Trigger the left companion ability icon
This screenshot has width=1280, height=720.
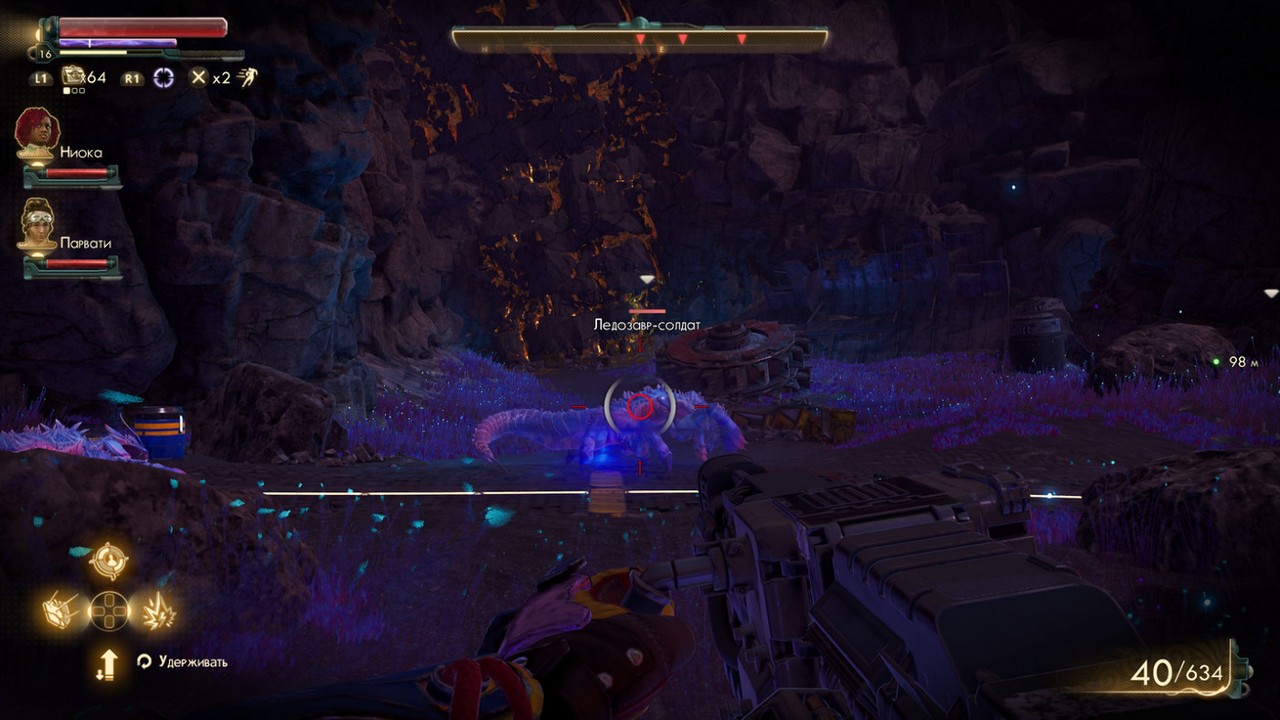60,610
